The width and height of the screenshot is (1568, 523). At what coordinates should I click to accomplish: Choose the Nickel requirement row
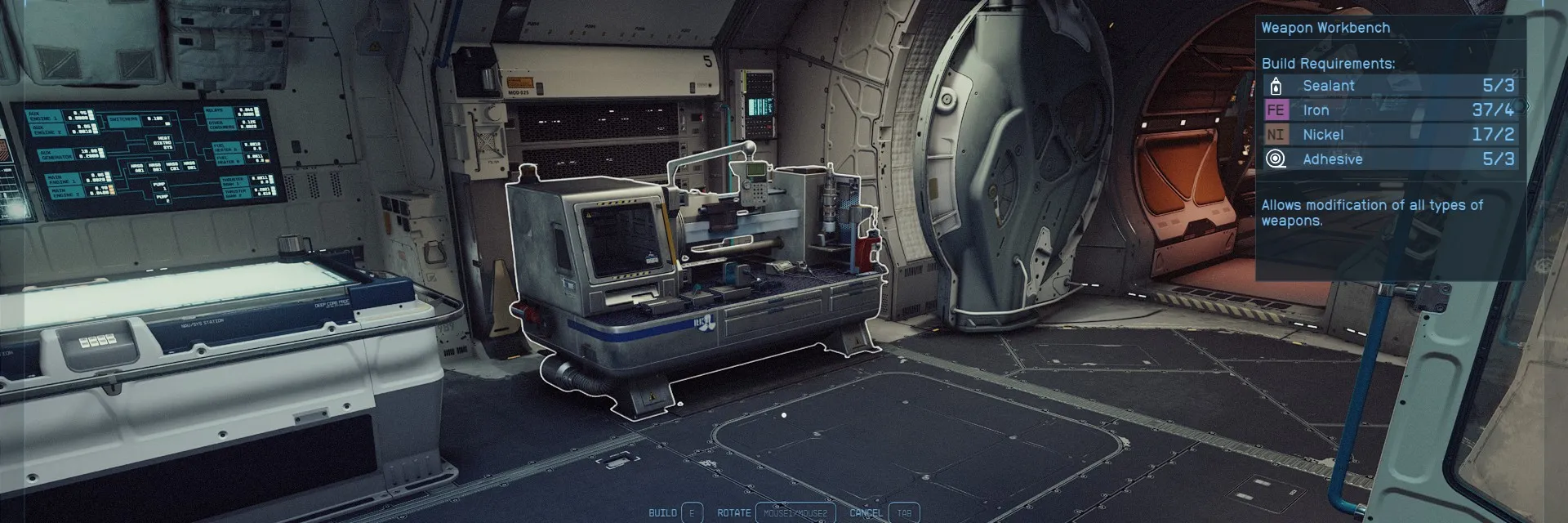coord(1388,135)
